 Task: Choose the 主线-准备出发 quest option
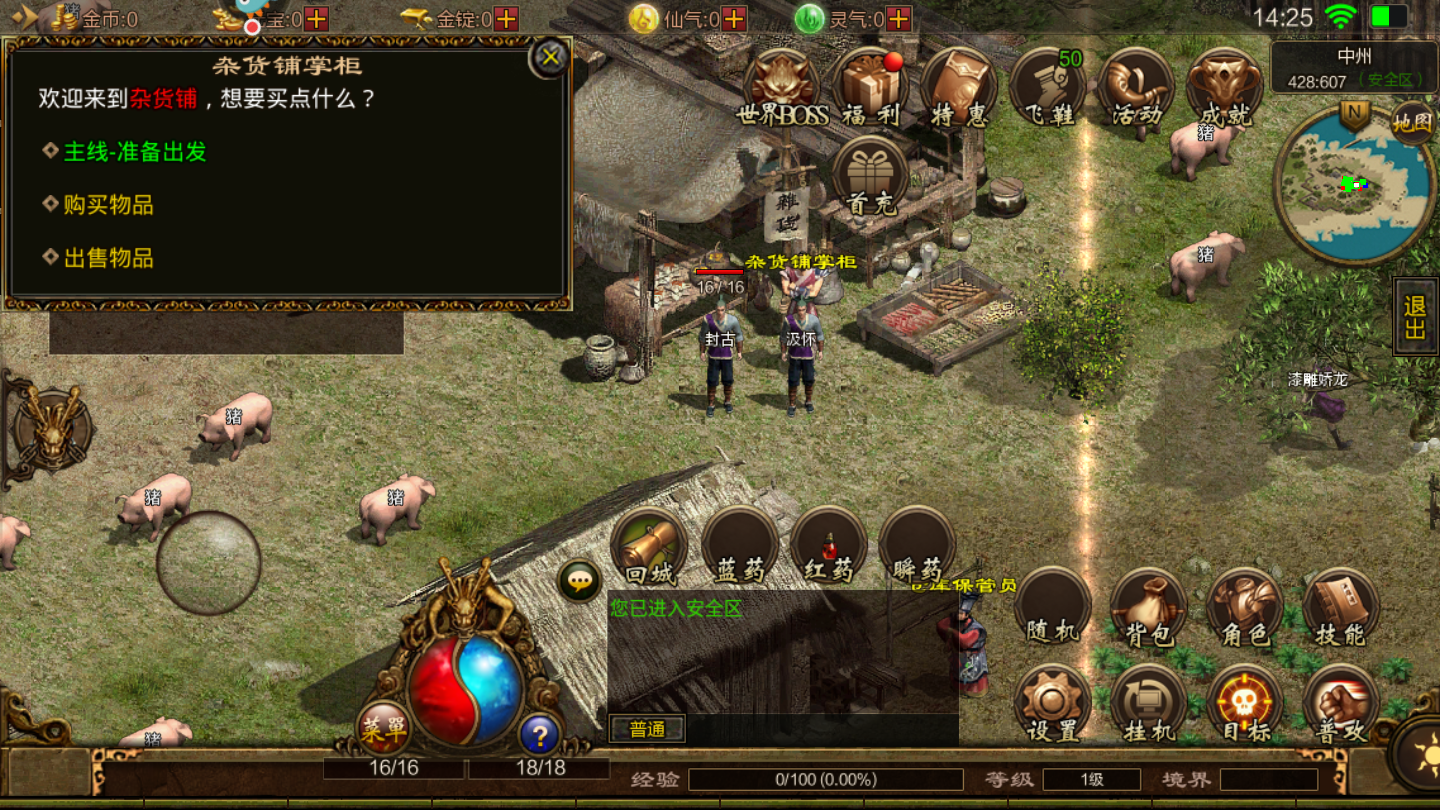135,152
